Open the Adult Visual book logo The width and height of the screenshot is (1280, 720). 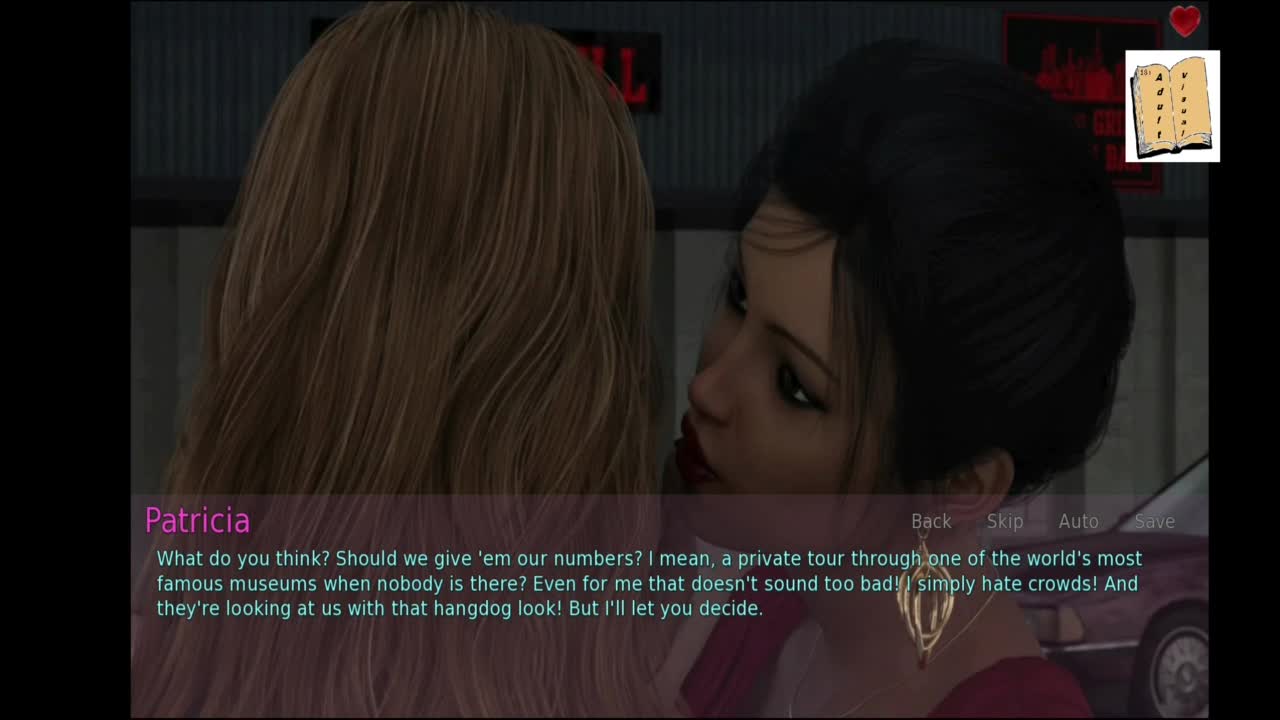click(x=1172, y=106)
